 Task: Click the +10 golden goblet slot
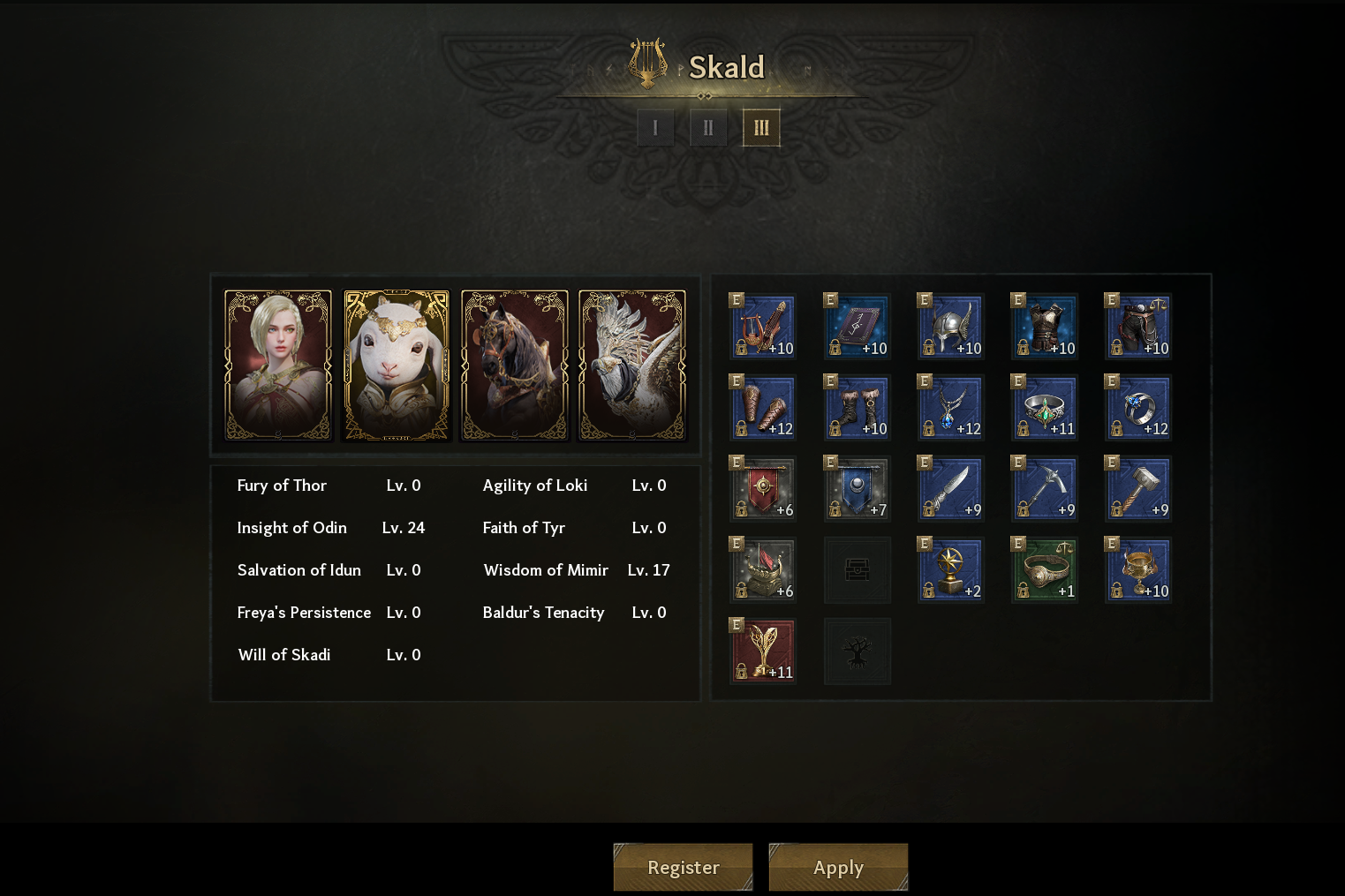tap(1137, 570)
